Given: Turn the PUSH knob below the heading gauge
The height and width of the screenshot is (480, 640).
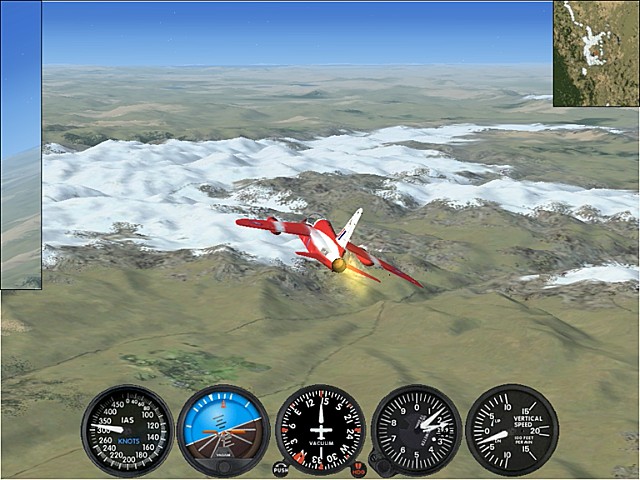Looking at the screenshot, I should click(280, 468).
